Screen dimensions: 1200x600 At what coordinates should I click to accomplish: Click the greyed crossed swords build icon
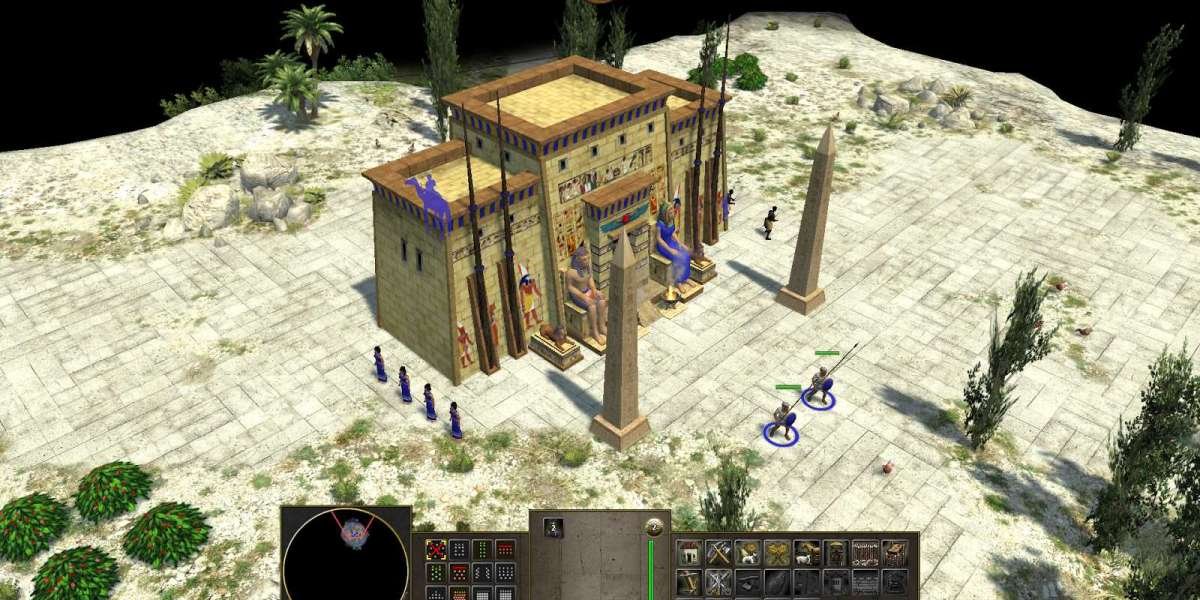(x=718, y=582)
